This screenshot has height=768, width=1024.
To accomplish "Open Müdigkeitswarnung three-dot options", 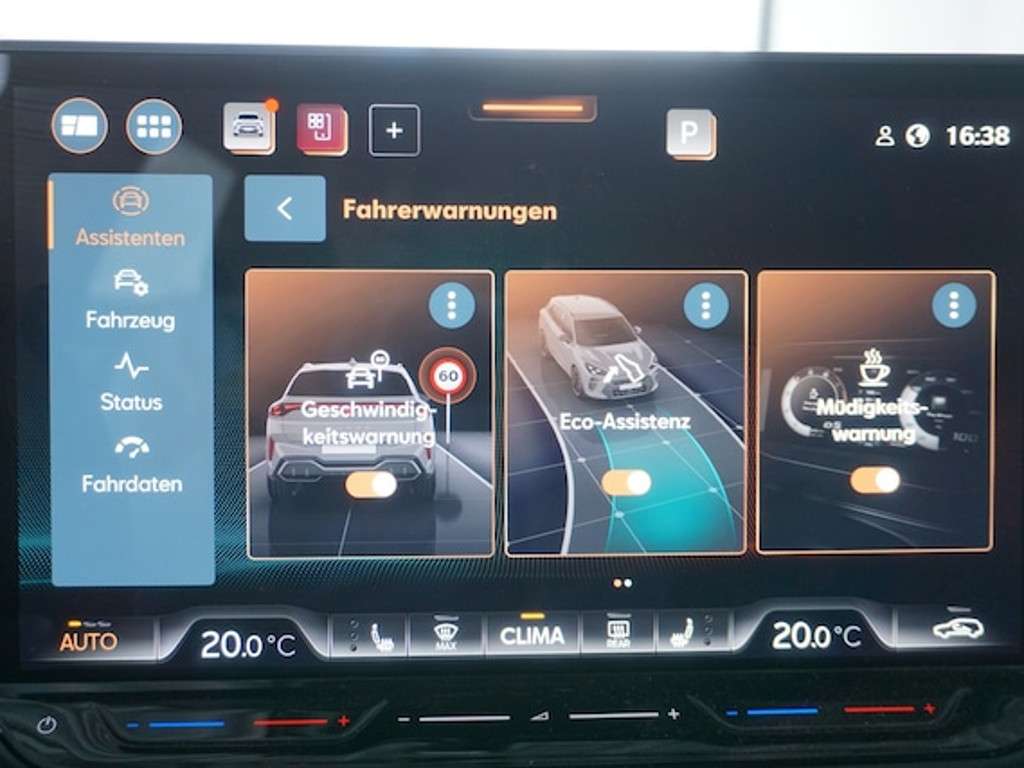I will (953, 304).
